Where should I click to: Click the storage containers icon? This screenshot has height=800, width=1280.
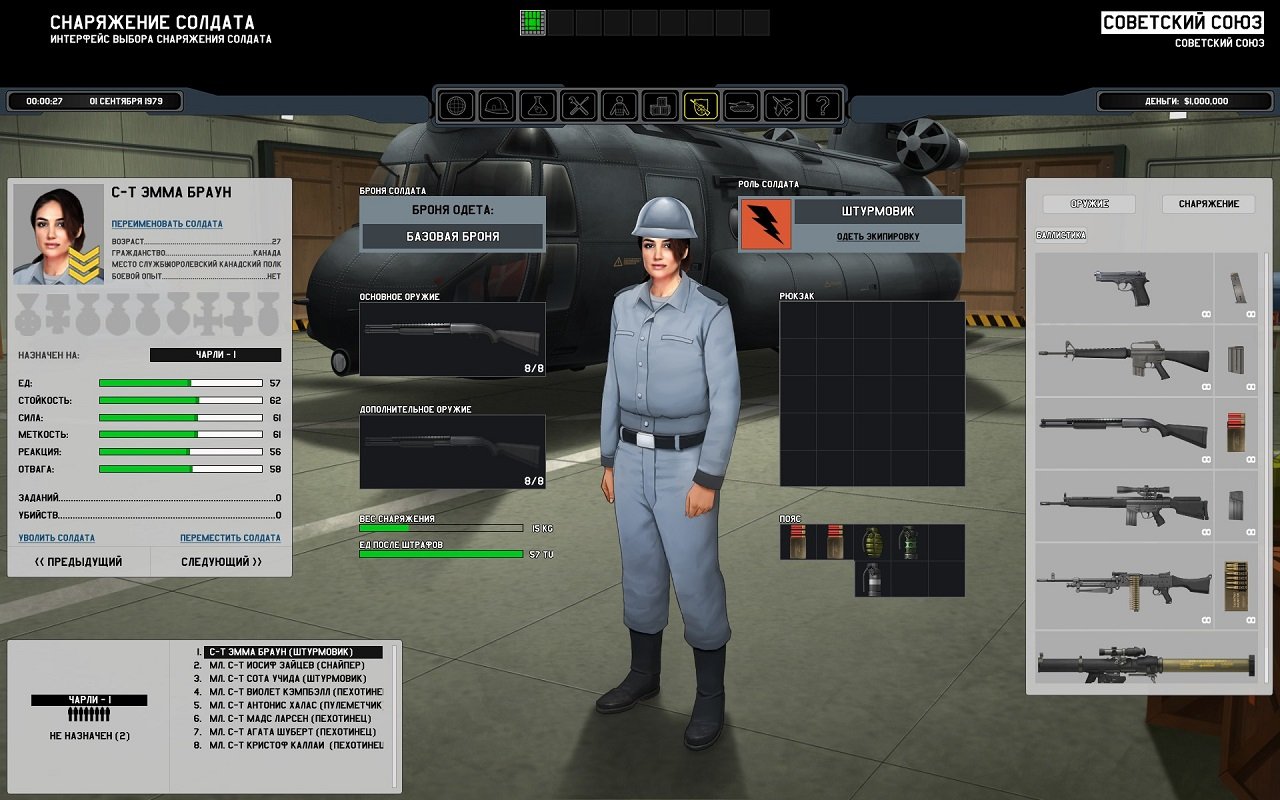658,105
